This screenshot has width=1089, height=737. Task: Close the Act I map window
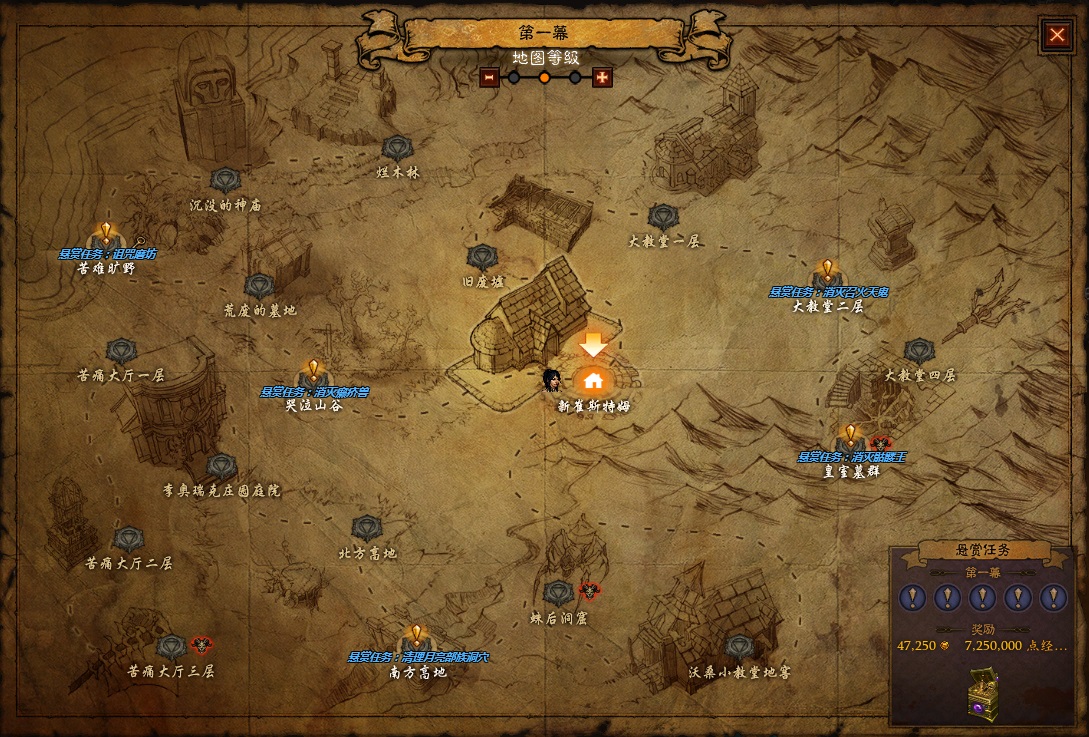pyautogui.click(x=1057, y=35)
